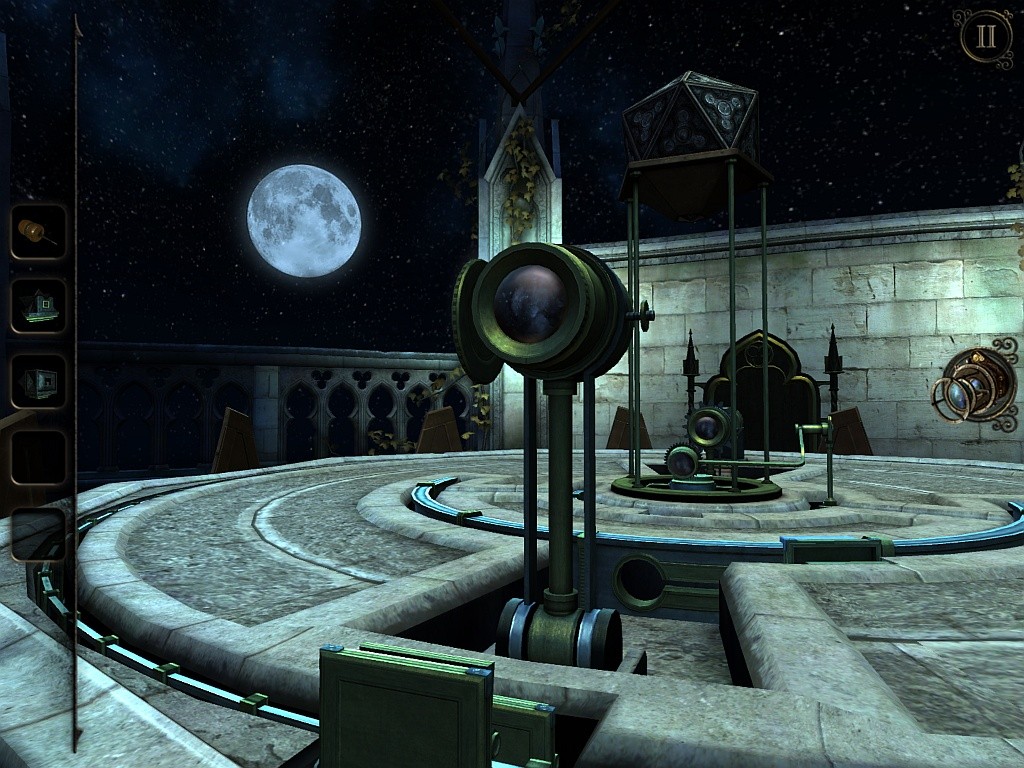Select the brass cylinder inventory item

click(39, 232)
